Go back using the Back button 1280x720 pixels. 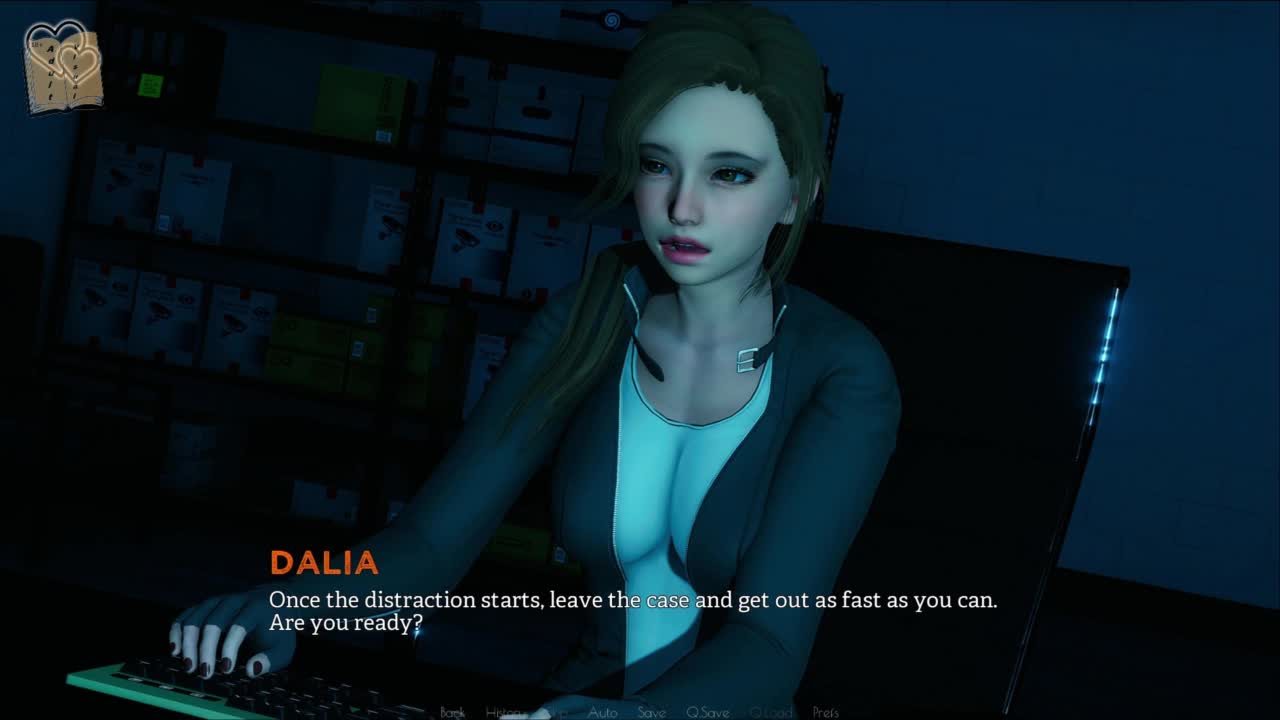click(x=453, y=712)
